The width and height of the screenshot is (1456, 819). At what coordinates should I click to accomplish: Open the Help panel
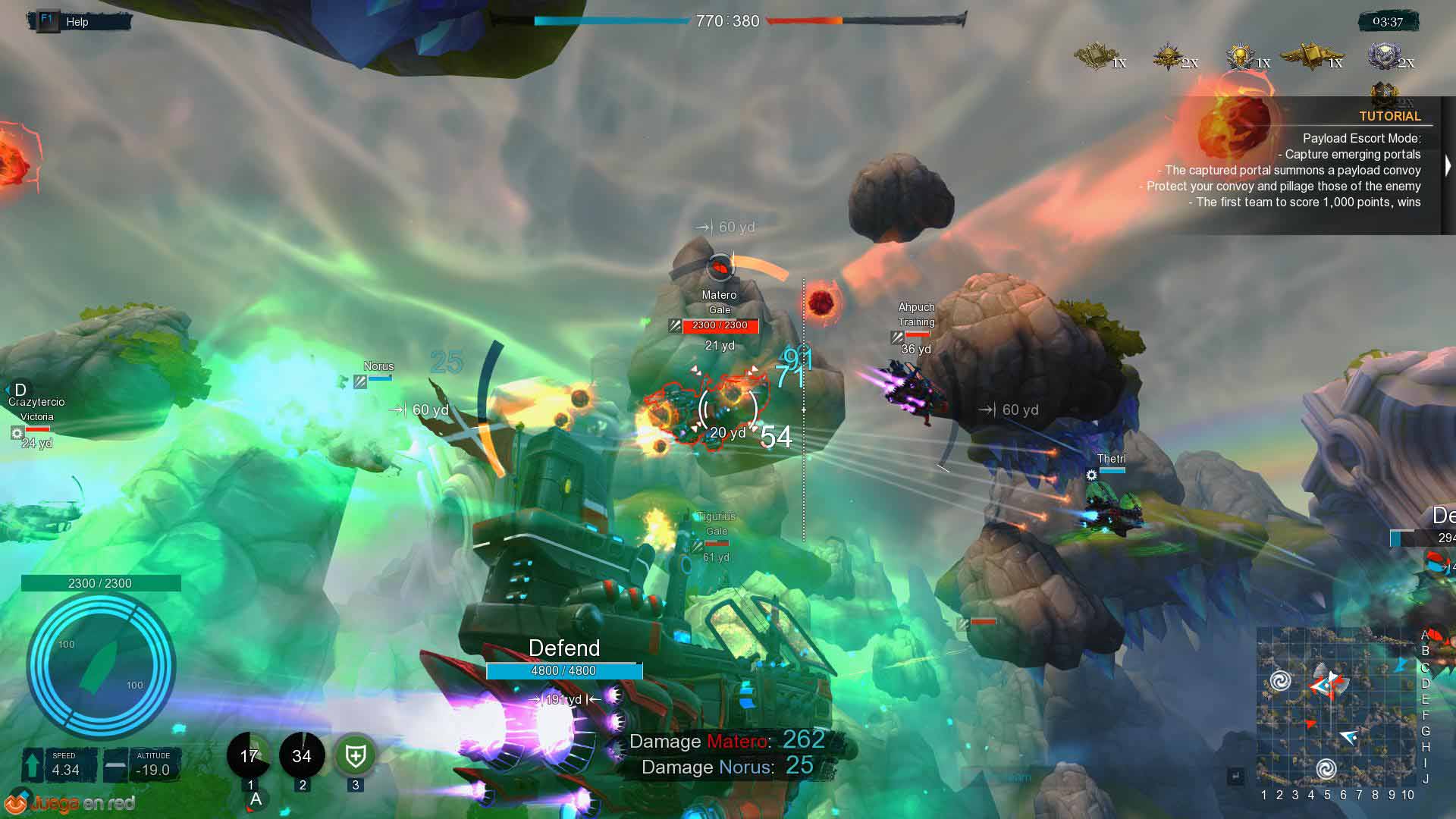tap(76, 21)
